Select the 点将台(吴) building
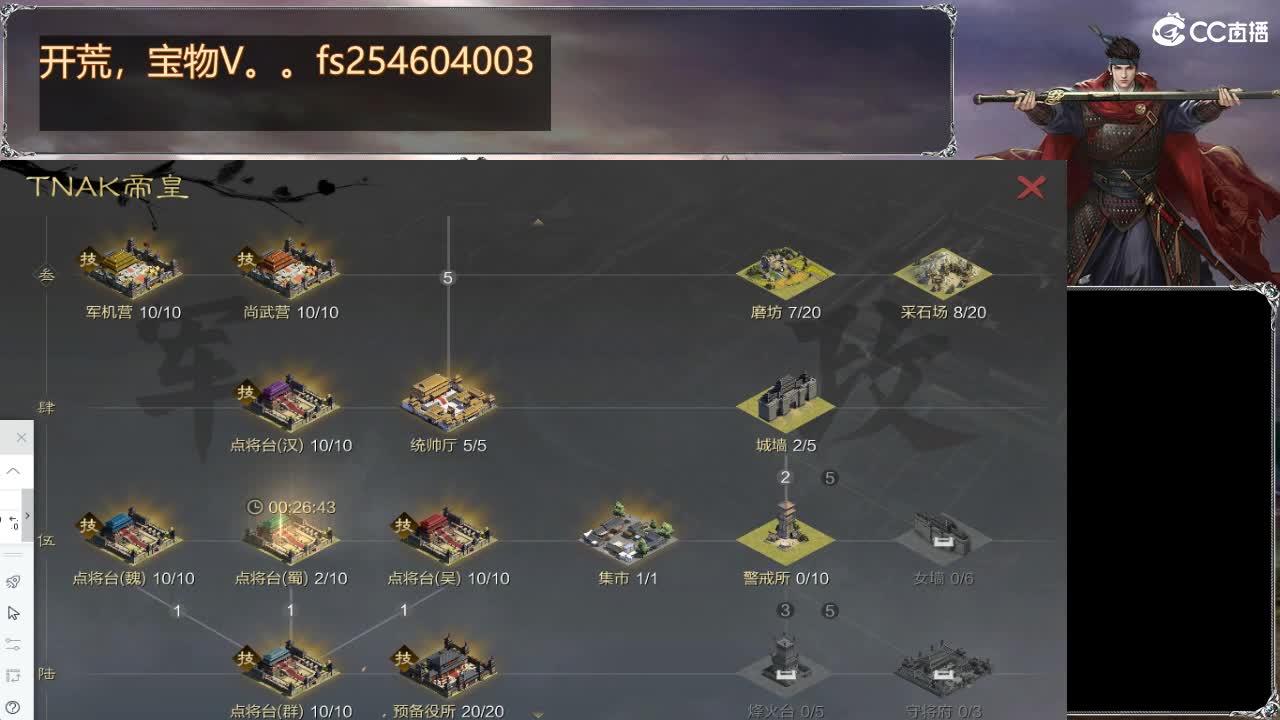 [449, 533]
